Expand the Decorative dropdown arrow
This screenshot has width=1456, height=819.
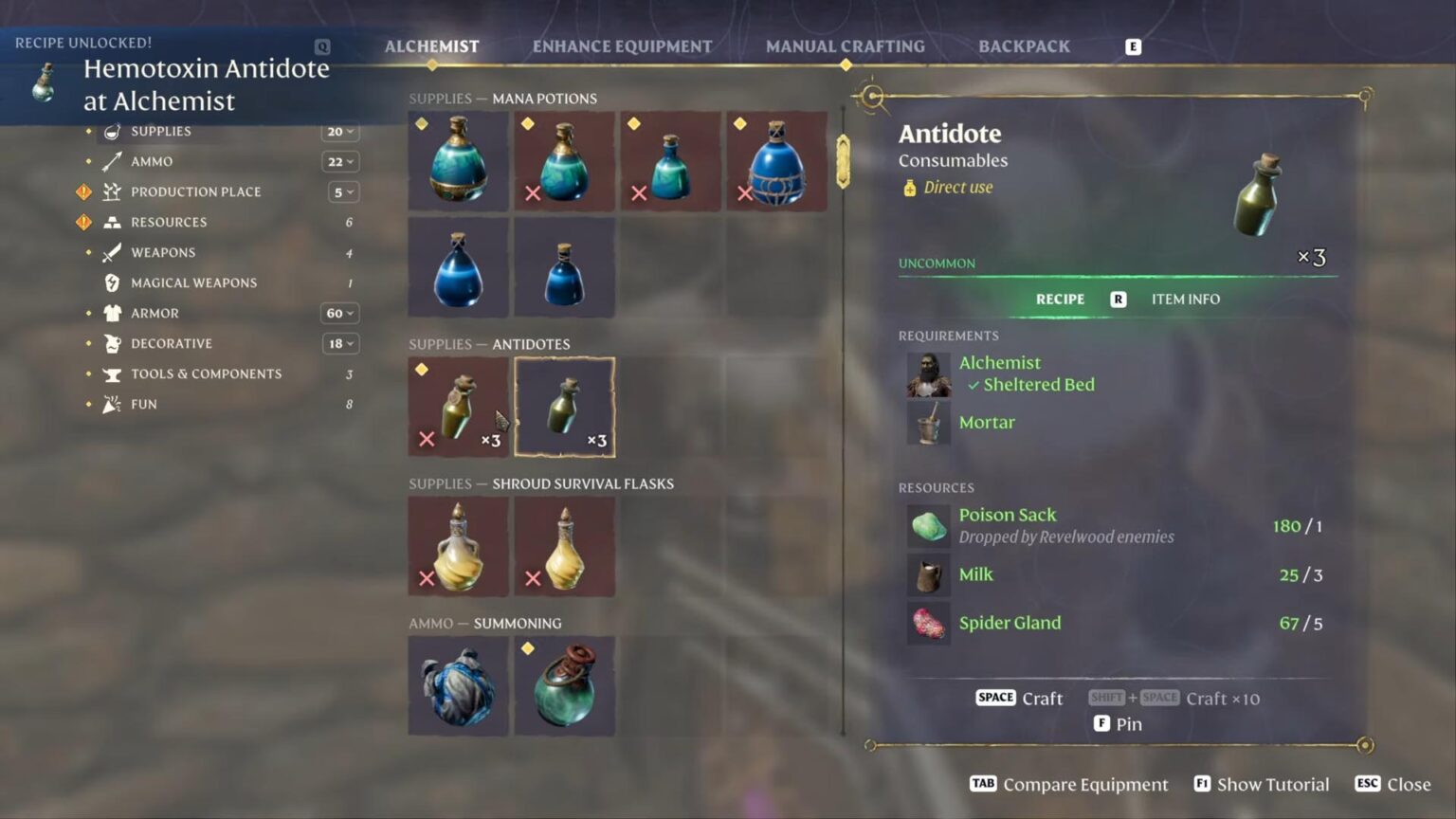(x=340, y=343)
